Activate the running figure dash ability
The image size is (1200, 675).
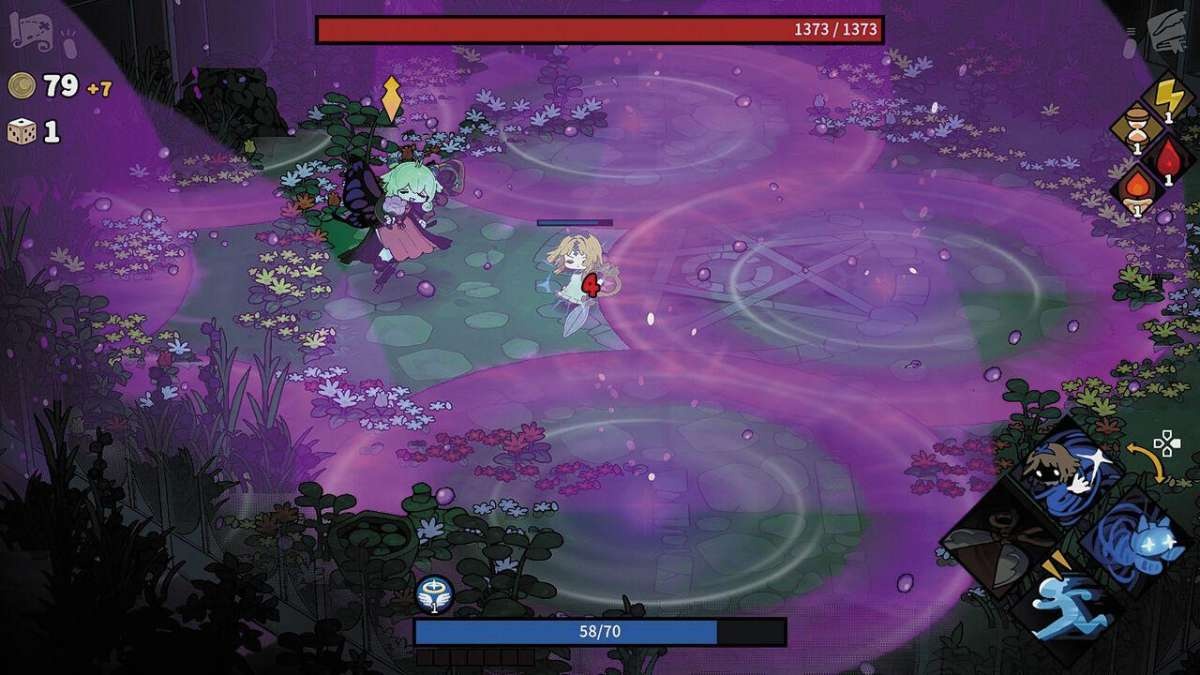[x=1066, y=608]
